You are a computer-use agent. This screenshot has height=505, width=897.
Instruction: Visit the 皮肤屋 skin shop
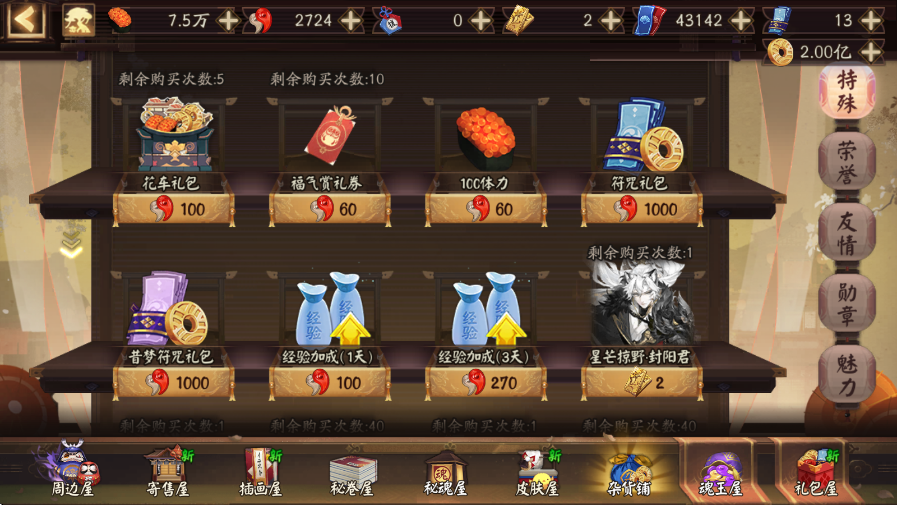point(535,472)
